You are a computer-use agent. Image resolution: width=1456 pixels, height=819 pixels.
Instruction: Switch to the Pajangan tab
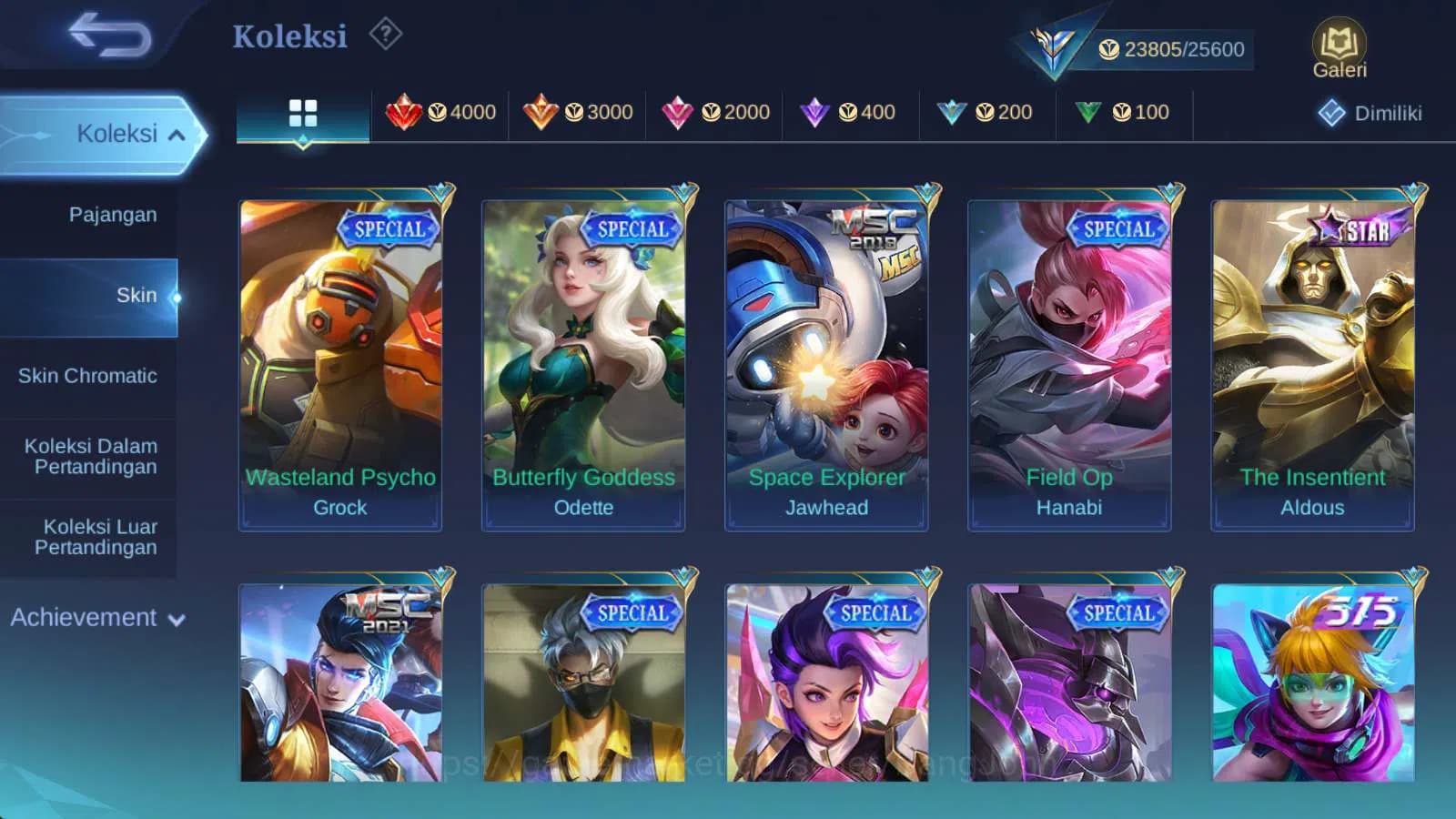[111, 215]
